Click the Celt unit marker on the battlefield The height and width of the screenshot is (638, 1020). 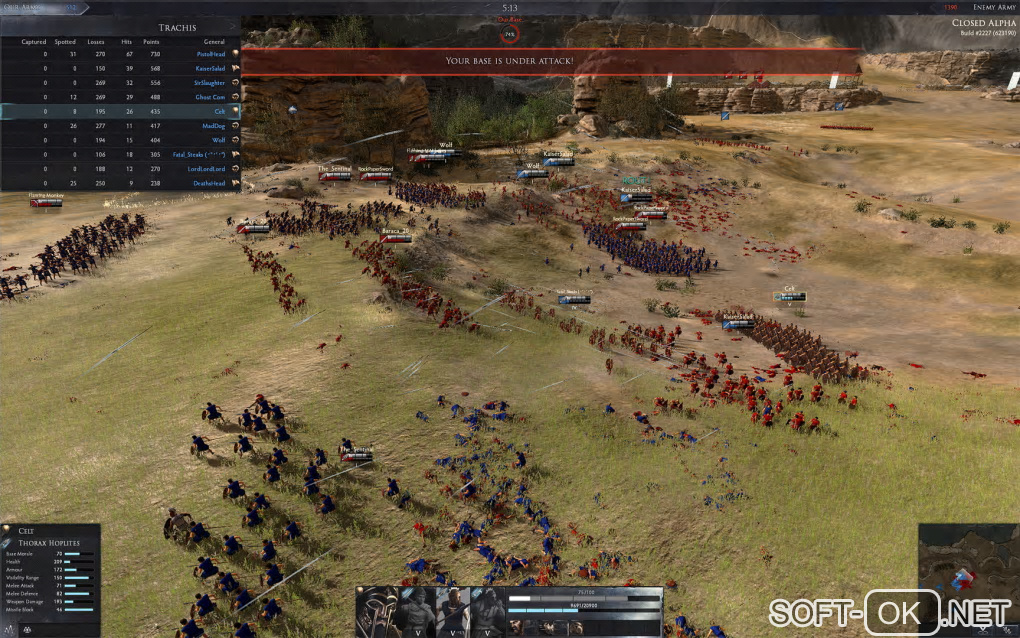[789, 296]
